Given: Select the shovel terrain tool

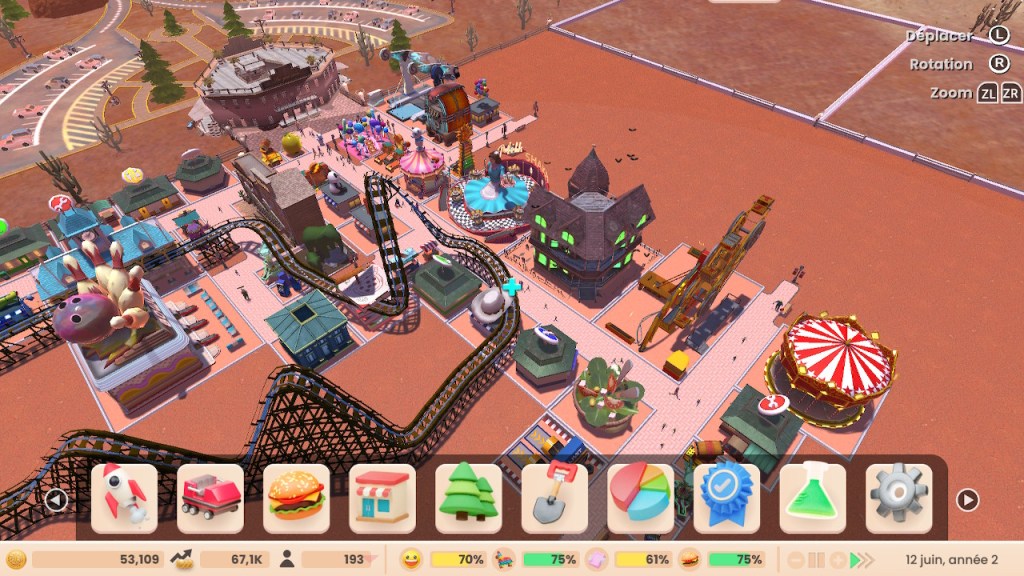Looking at the screenshot, I should [x=554, y=498].
